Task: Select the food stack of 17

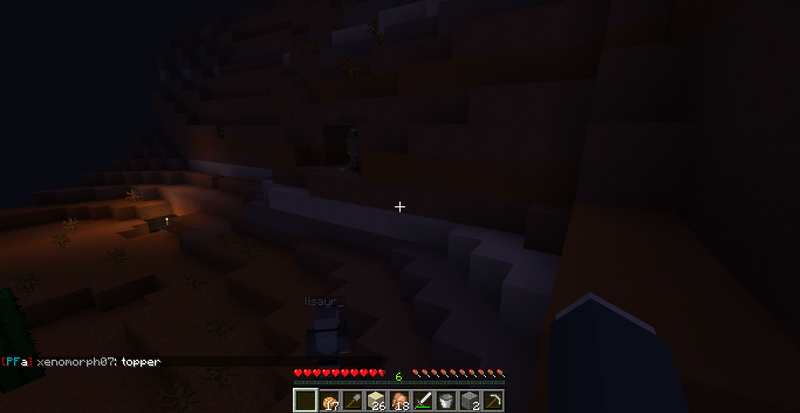Action: coord(329,400)
